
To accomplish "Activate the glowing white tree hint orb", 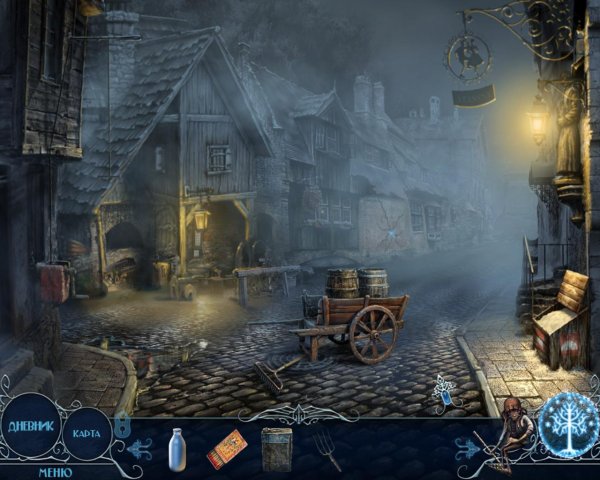I will click(567, 424).
